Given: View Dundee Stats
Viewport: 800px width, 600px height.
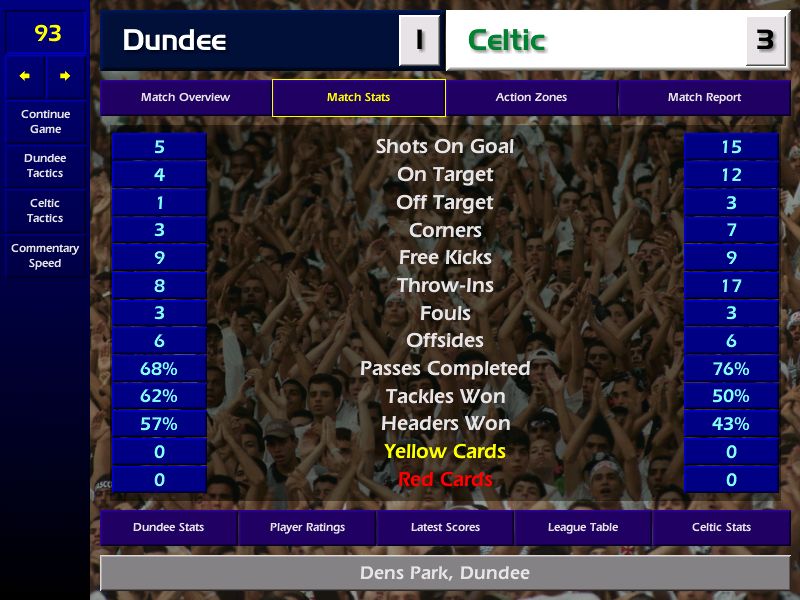Looking at the screenshot, I should tap(168, 527).
